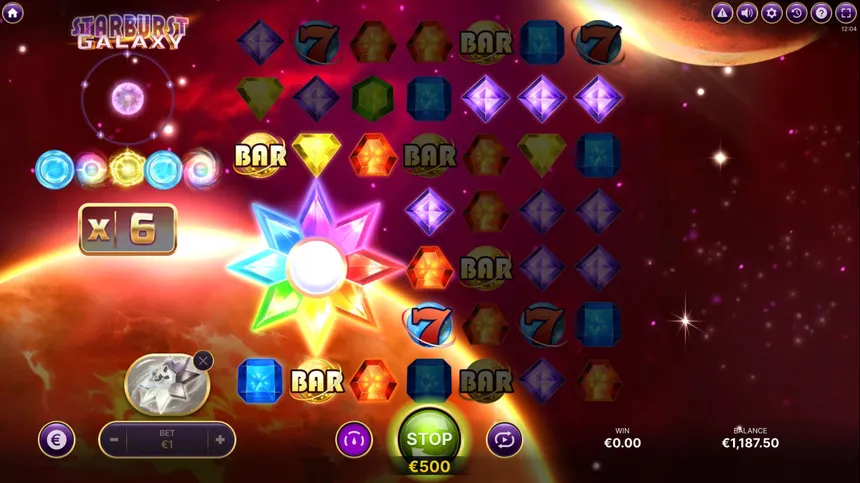Open help with the question mark icon
860x483 pixels.
(820, 13)
